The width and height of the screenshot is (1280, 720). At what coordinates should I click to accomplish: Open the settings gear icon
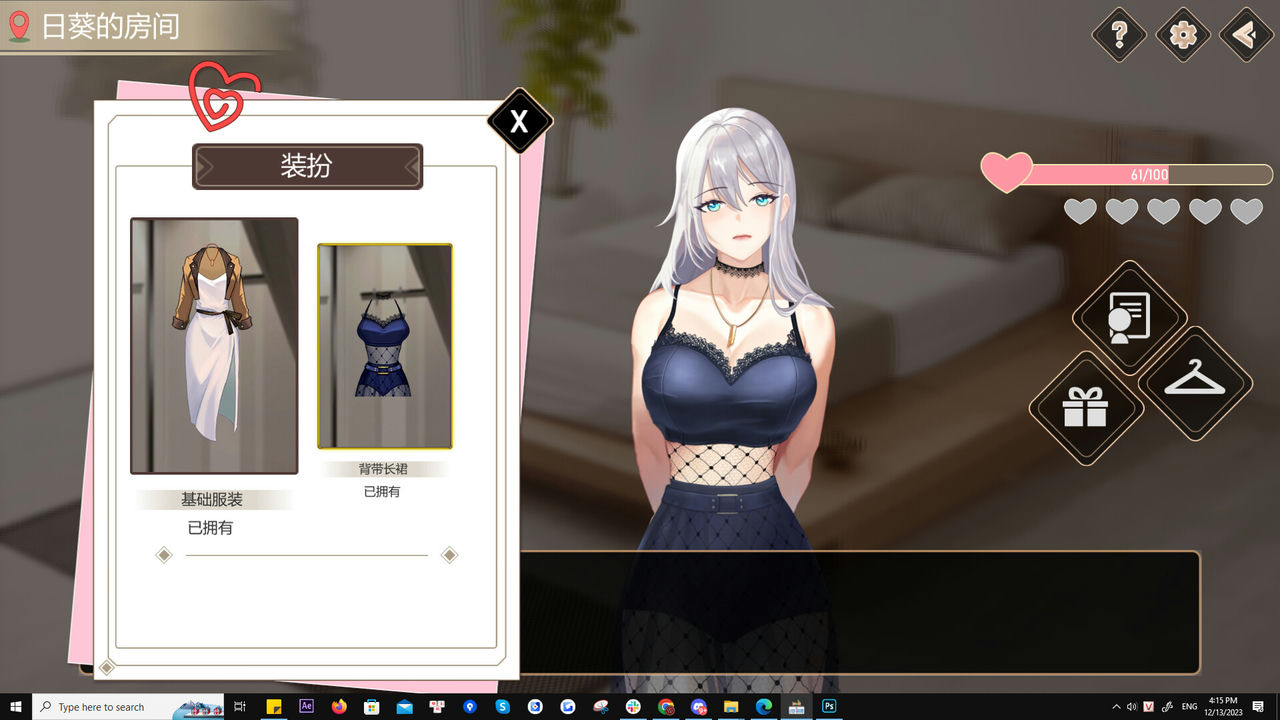[x=1182, y=35]
